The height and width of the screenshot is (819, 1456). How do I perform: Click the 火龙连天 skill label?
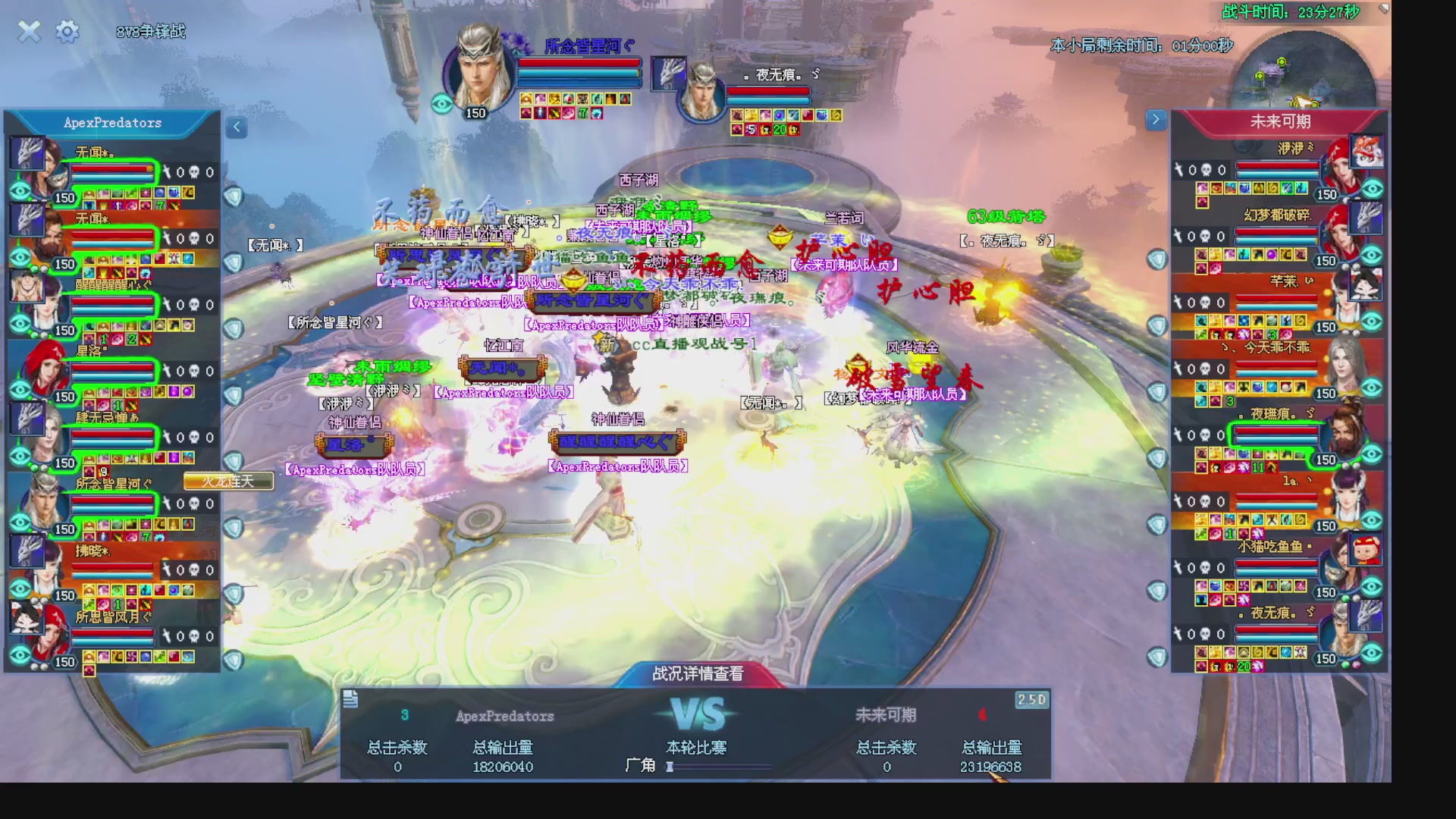click(227, 482)
